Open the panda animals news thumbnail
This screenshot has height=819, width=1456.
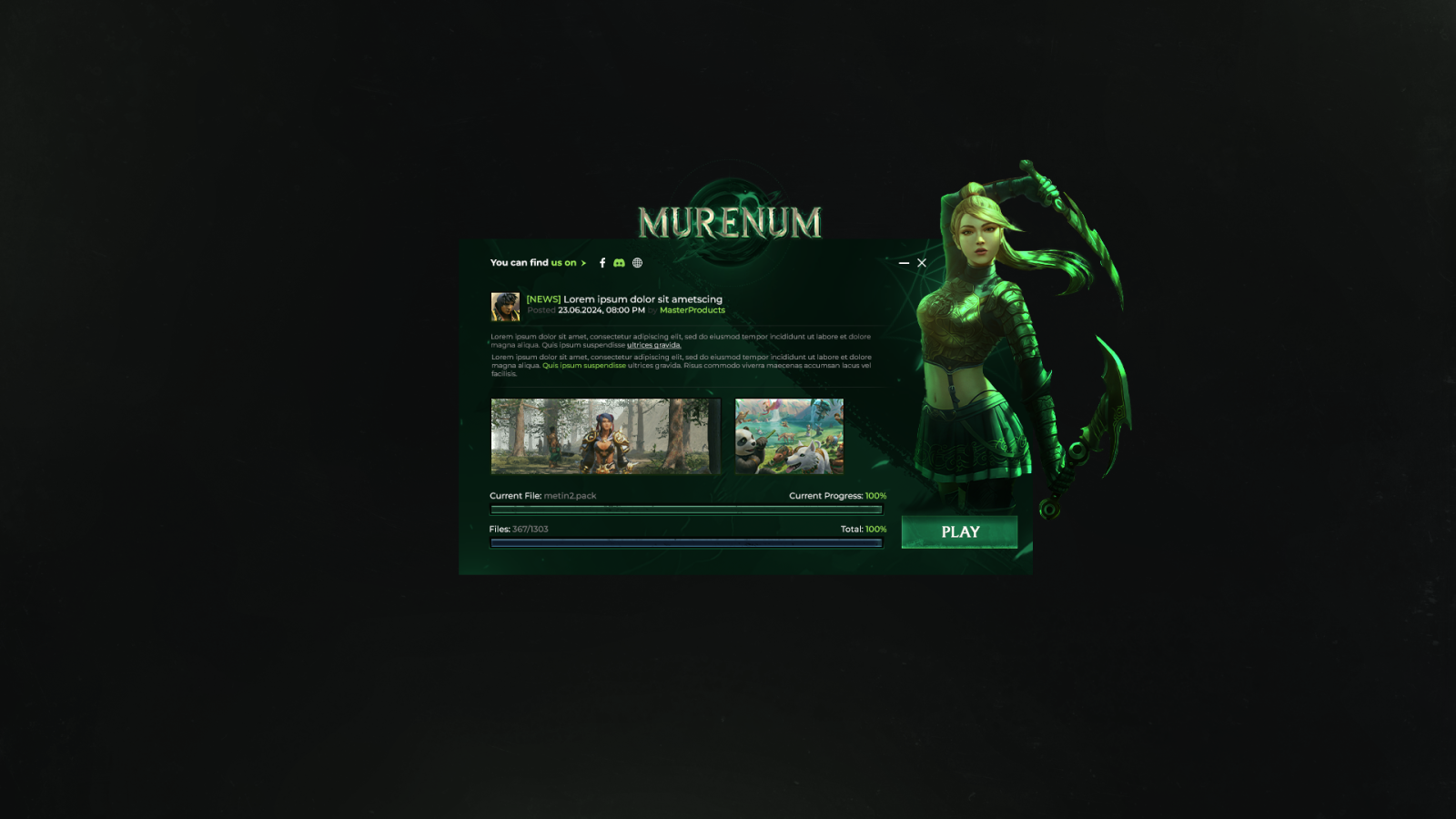pyautogui.click(x=789, y=436)
